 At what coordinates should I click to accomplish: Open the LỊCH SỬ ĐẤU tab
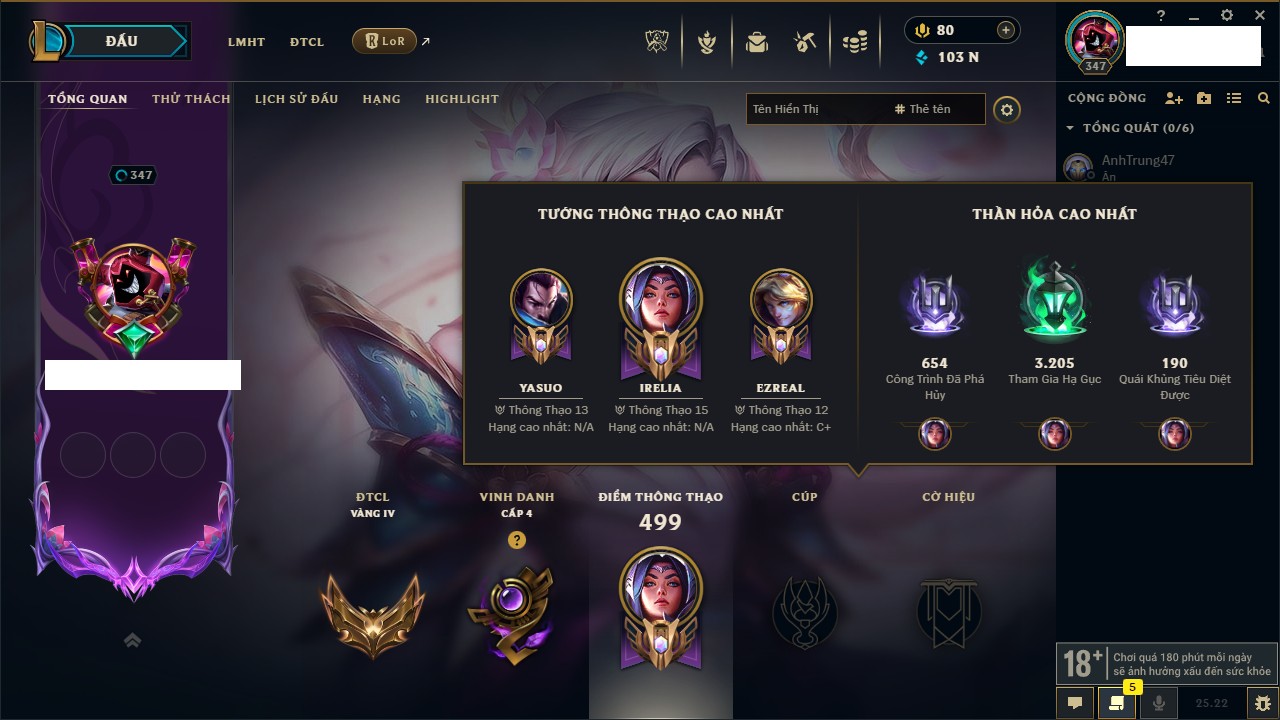tap(296, 99)
